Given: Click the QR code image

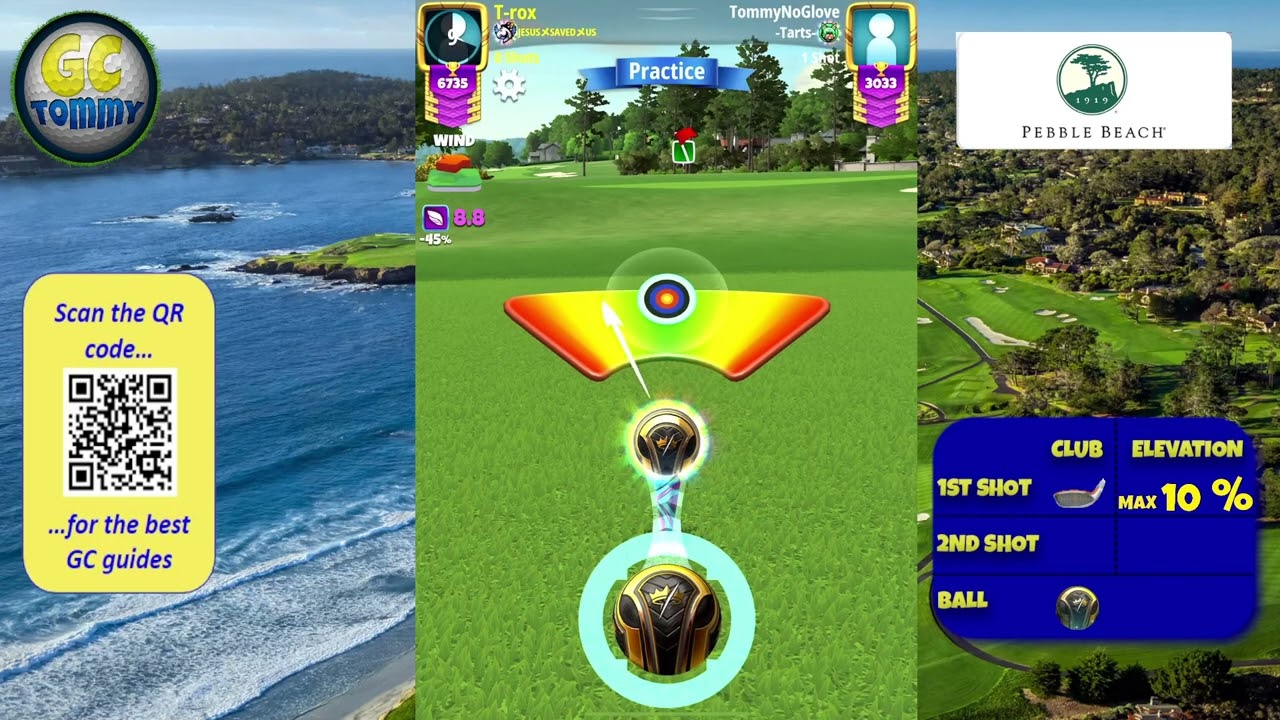Looking at the screenshot, I should 120,432.
